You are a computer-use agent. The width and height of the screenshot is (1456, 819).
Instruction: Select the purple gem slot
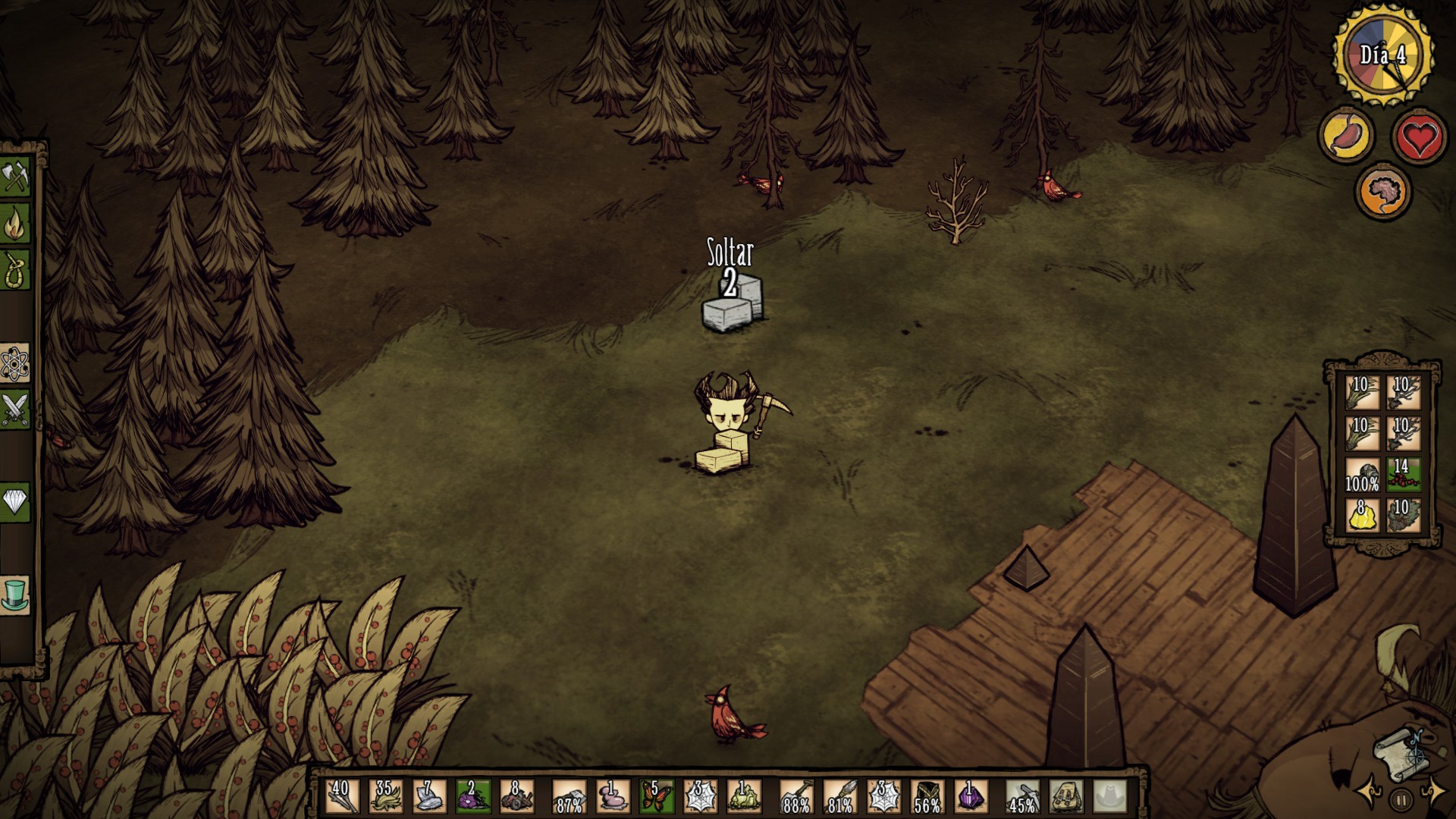[971, 796]
